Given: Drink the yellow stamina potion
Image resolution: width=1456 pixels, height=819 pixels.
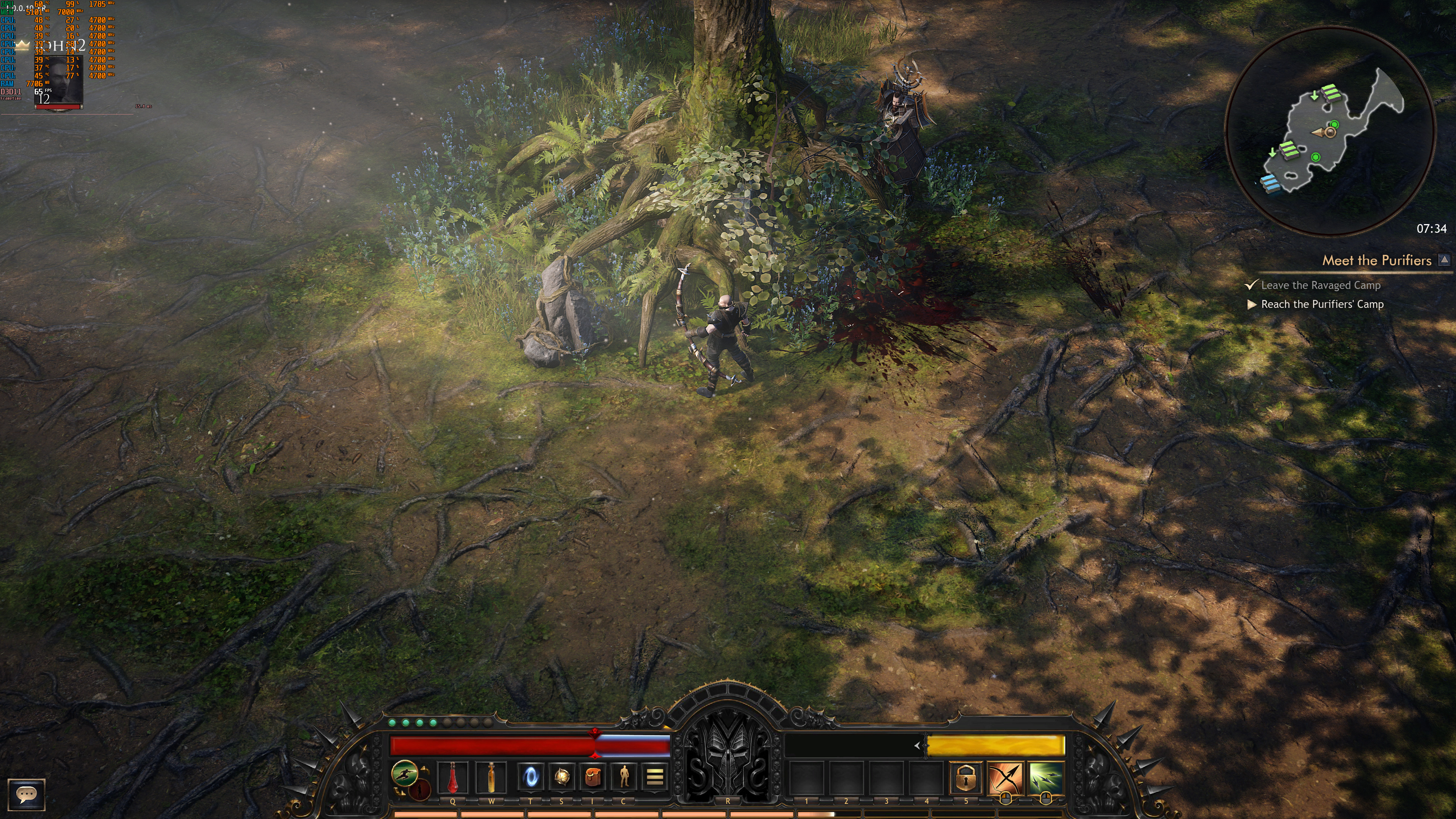Looking at the screenshot, I should click(x=491, y=777).
